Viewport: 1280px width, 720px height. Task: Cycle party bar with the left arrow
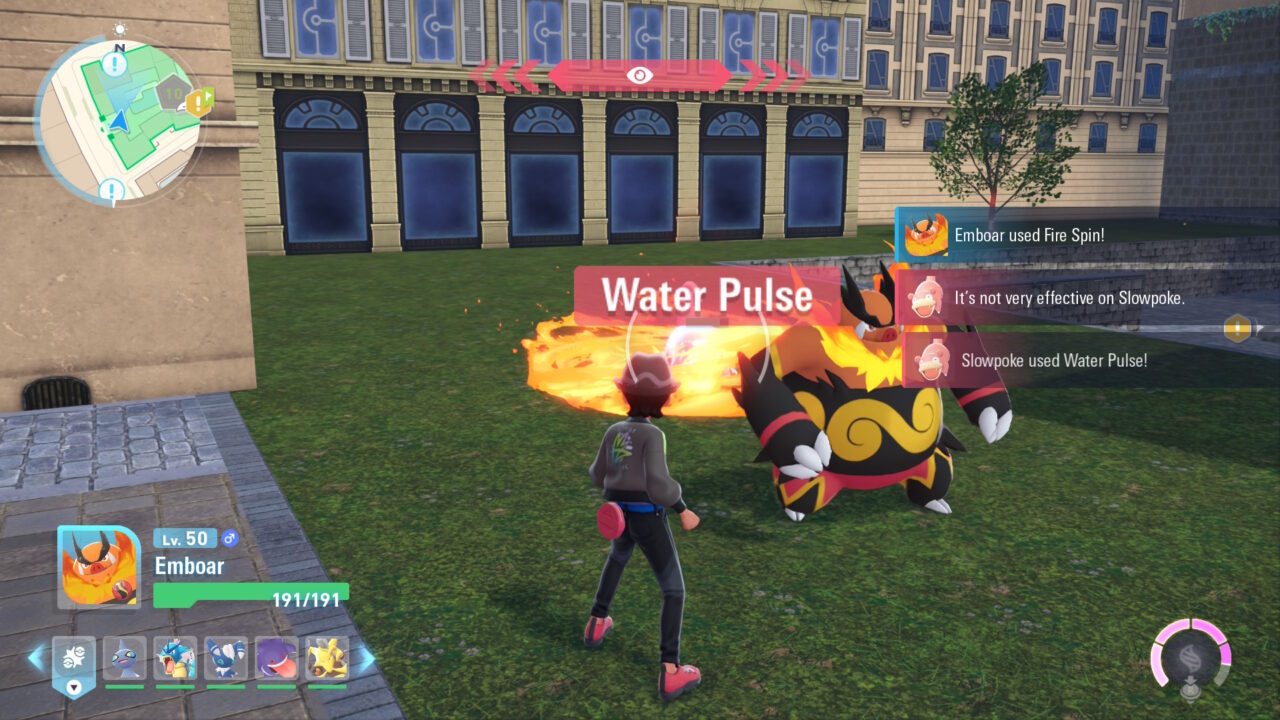[x=37, y=658]
